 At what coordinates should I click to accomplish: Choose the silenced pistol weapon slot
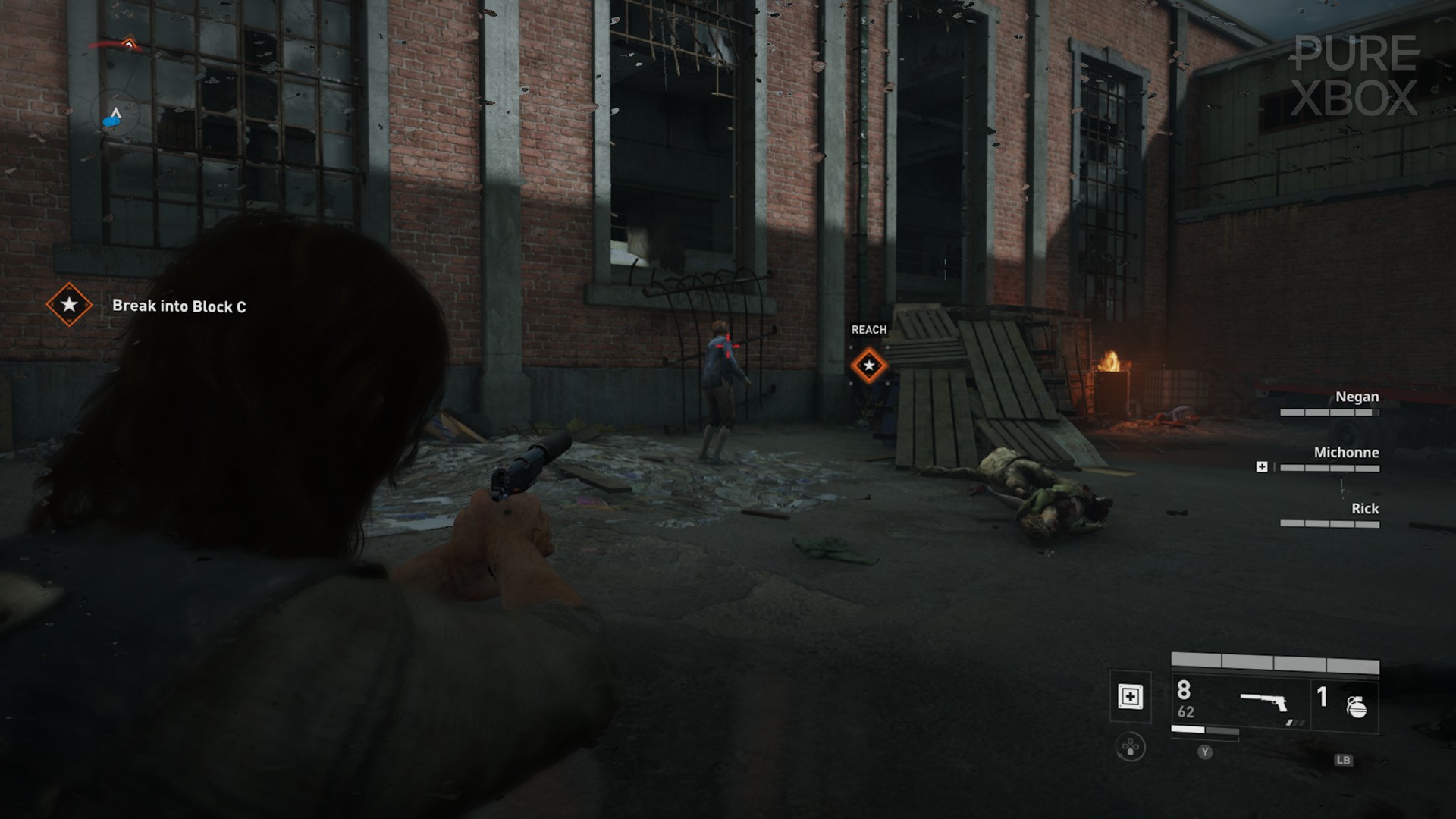pos(1264,703)
